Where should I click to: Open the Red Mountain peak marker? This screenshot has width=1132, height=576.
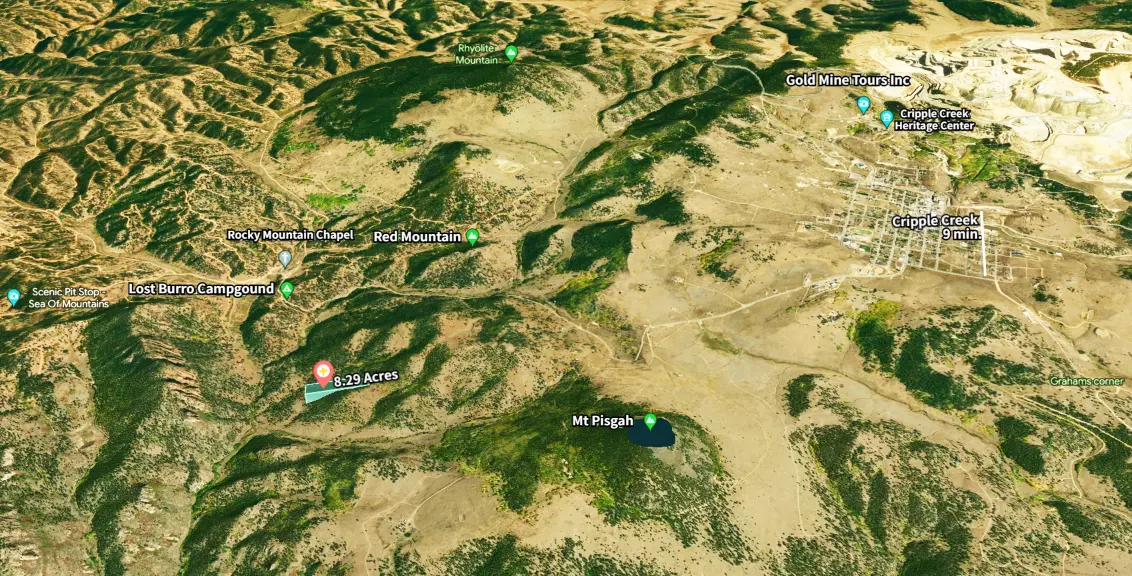[472, 237]
